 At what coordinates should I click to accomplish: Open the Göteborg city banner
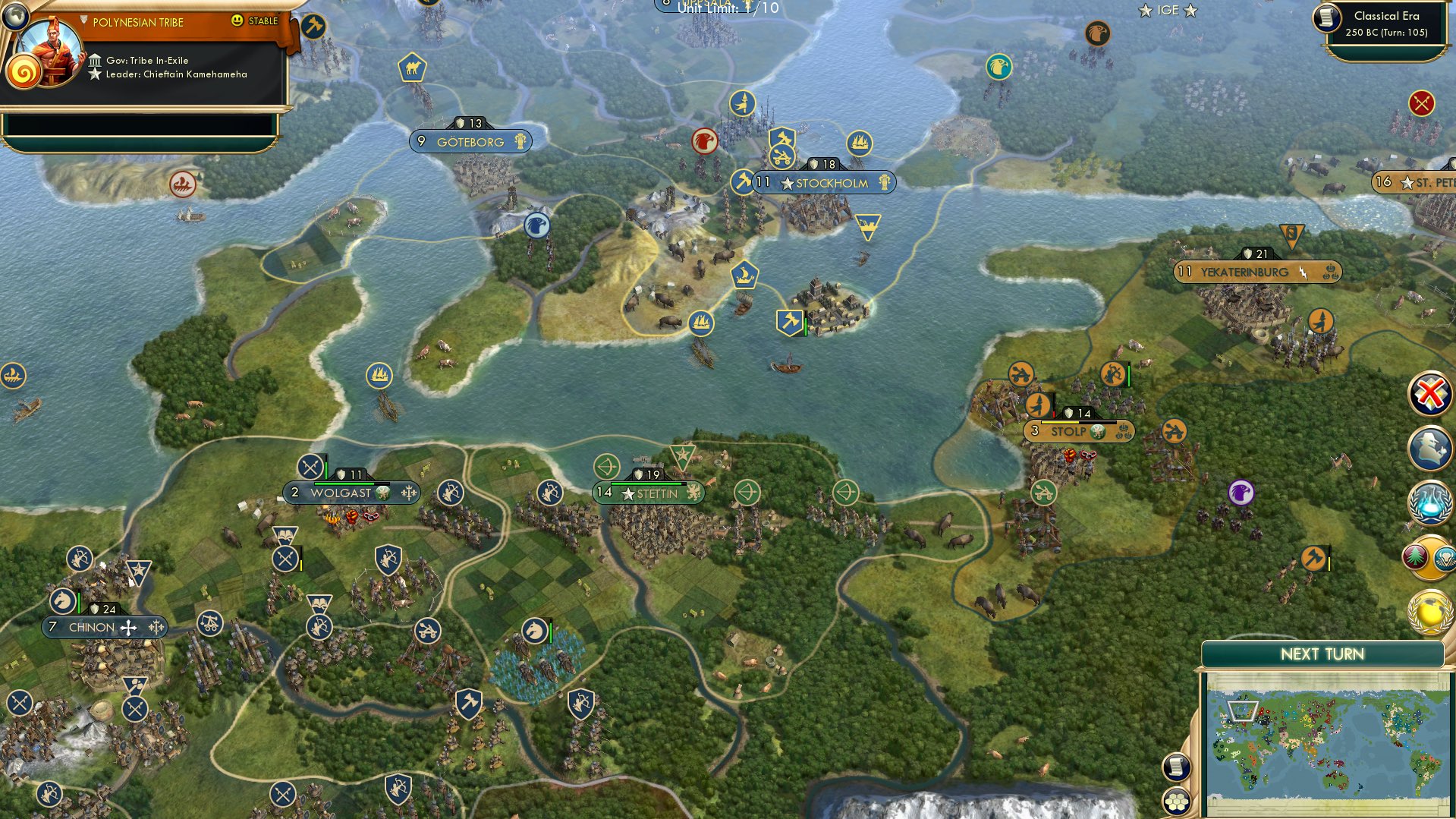click(469, 141)
